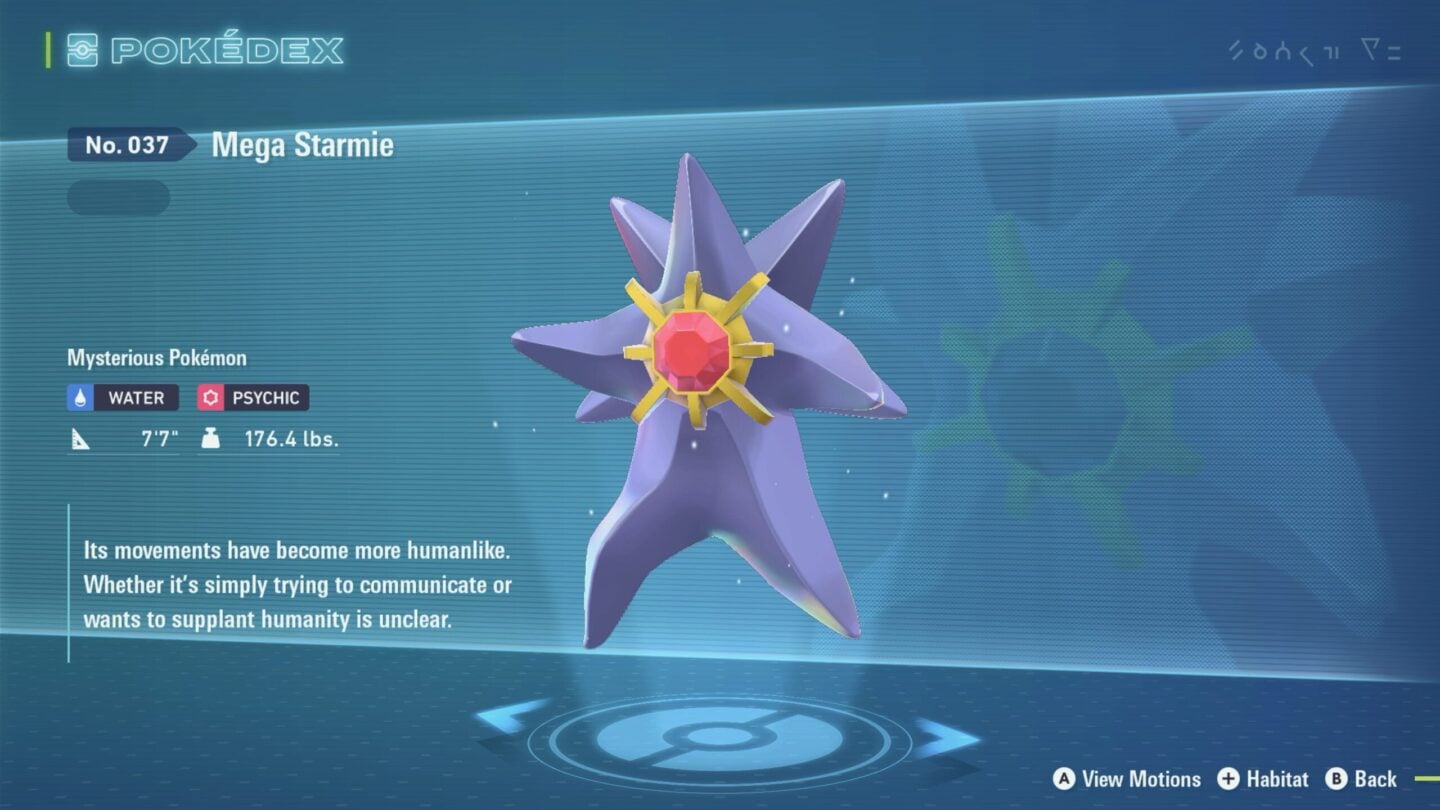Toggle the gray status pill under the entry number
The image size is (1440, 810).
tap(117, 197)
